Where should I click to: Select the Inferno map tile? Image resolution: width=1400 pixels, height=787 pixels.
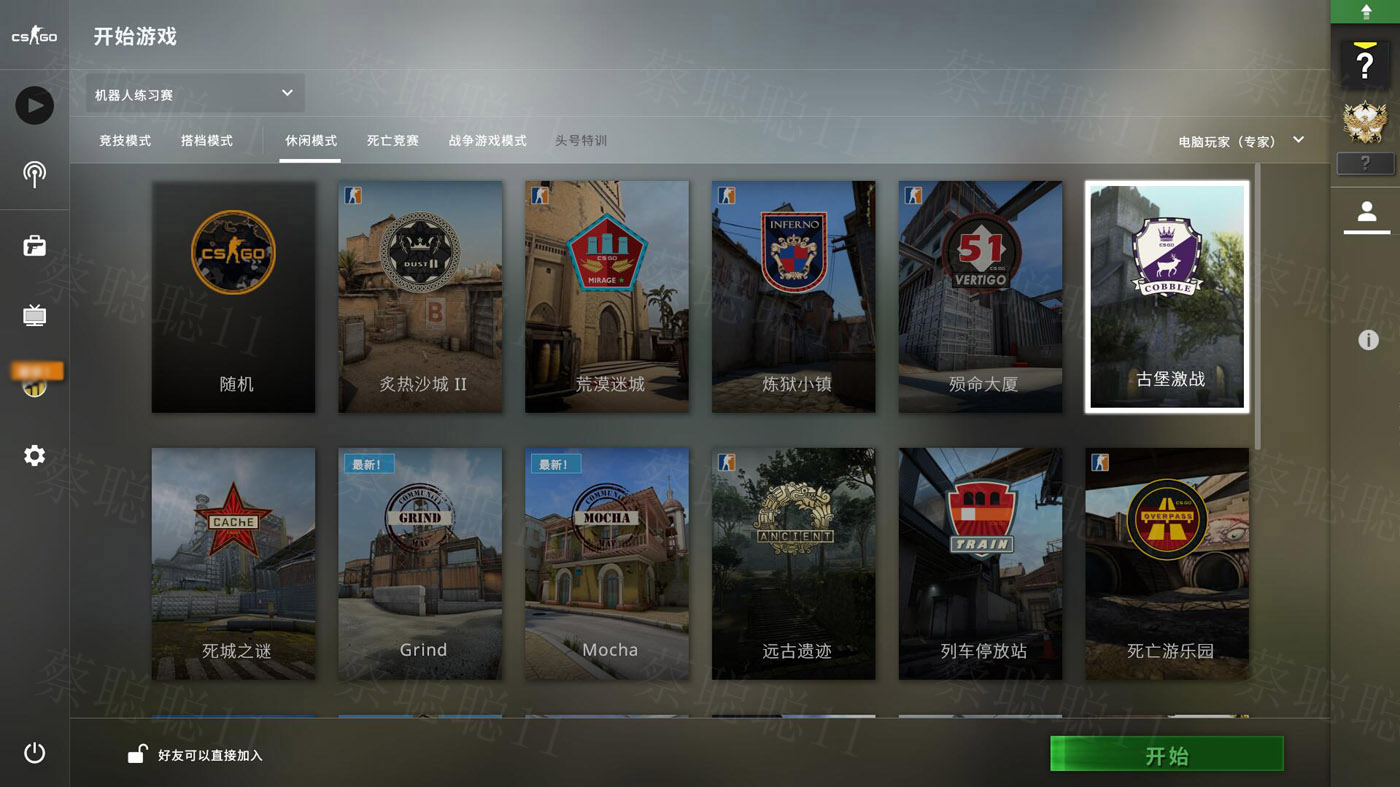(793, 296)
